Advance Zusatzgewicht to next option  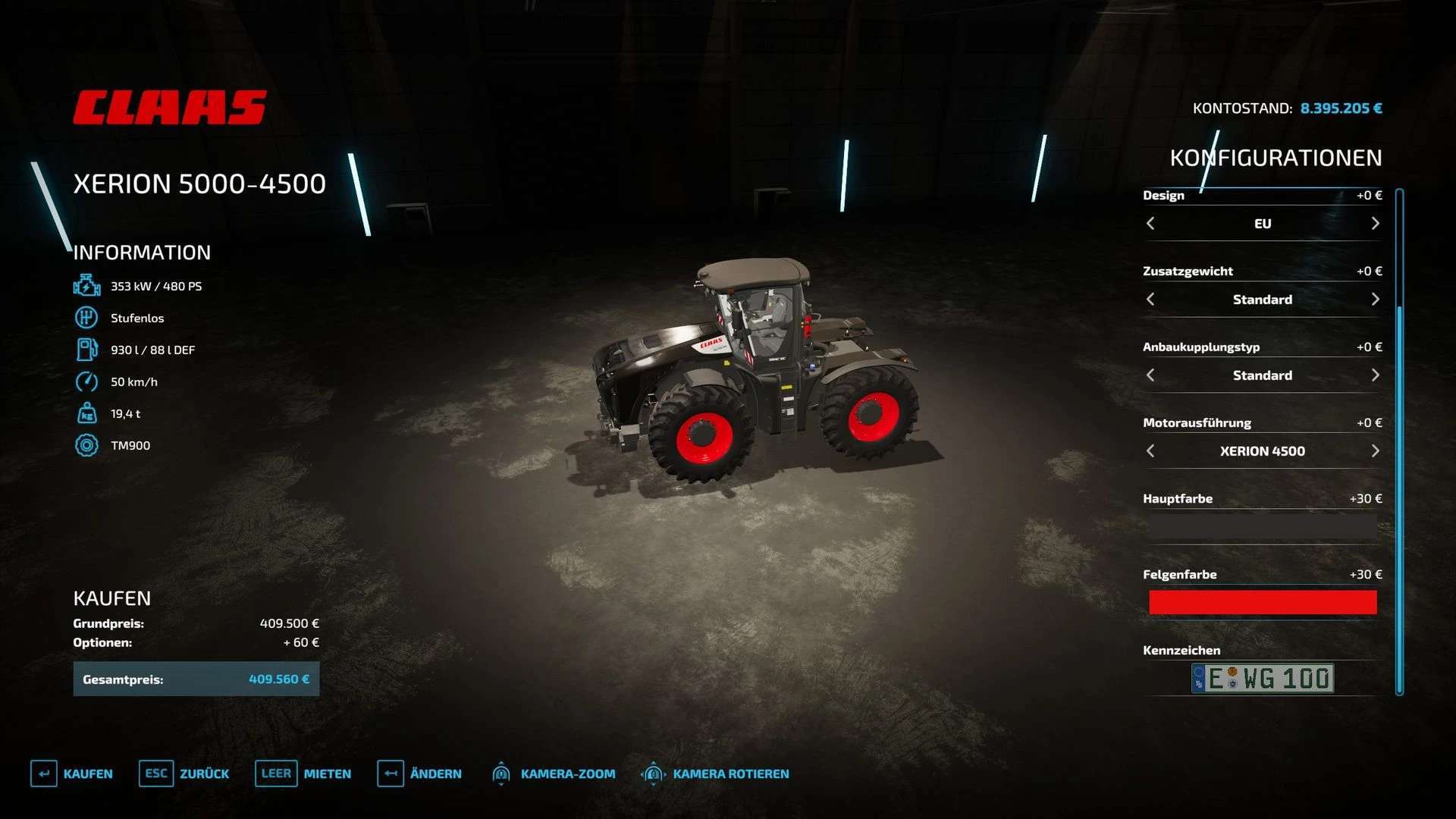coord(1375,300)
